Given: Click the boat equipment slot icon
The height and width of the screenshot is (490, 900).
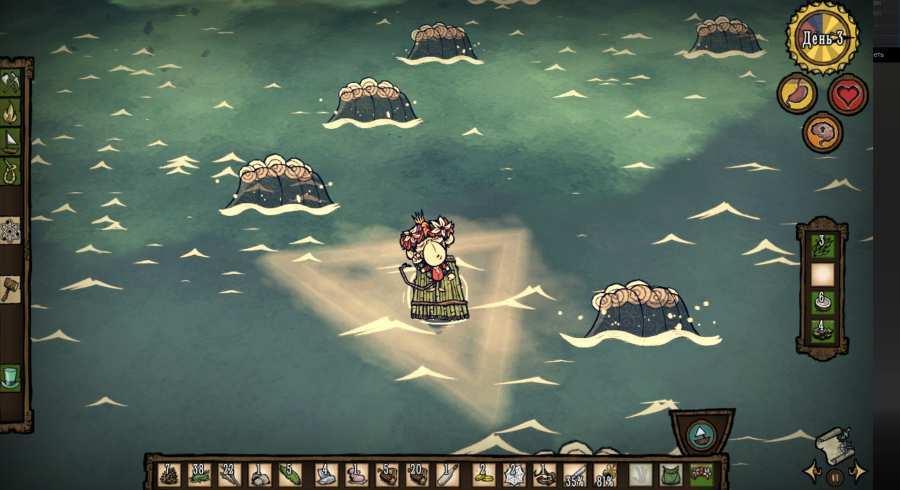Looking at the screenshot, I should point(701,434).
